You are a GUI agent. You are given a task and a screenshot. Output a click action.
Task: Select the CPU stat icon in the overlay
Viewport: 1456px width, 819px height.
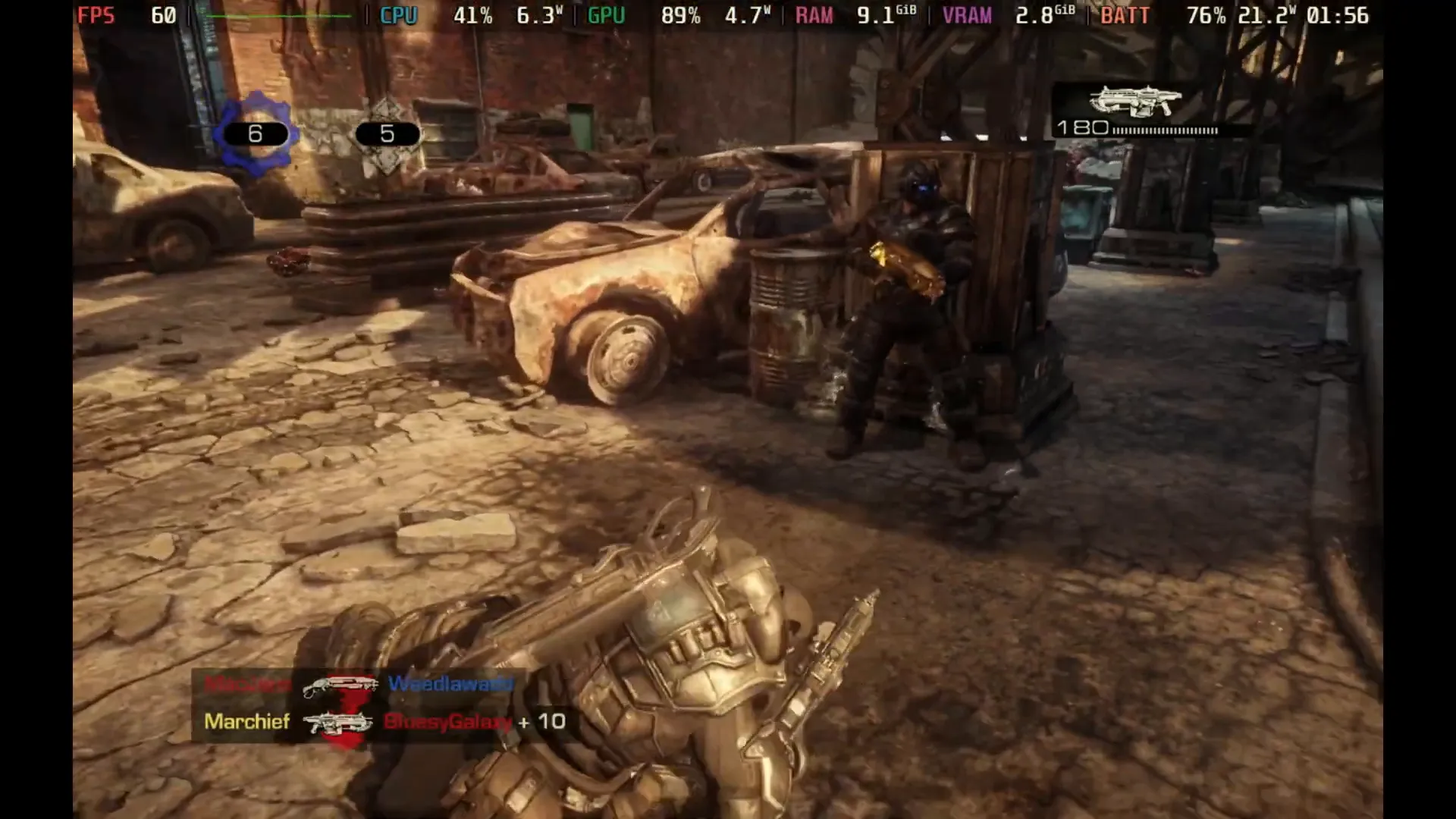(397, 14)
